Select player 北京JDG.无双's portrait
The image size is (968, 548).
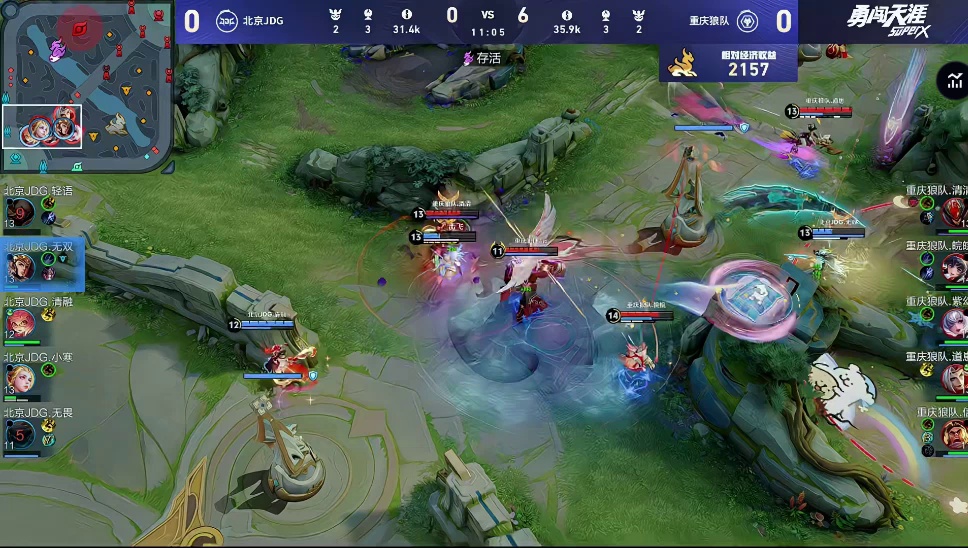click(x=20, y=267)
